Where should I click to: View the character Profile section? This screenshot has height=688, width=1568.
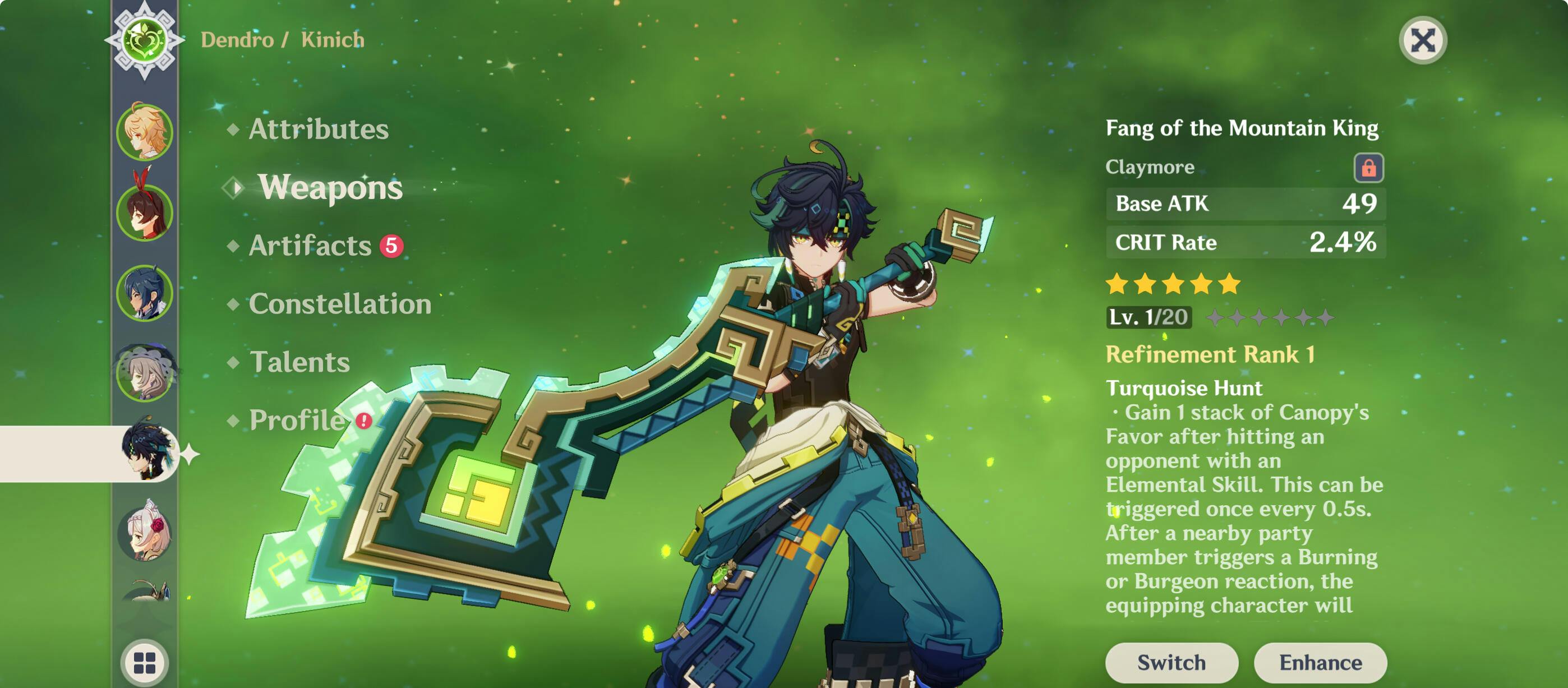coord(297,420)
